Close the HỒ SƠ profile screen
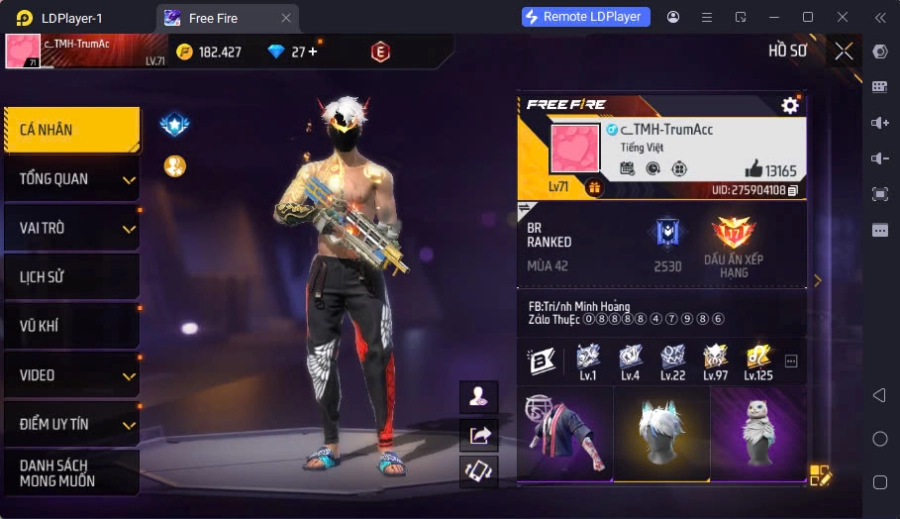 tap(844, 51)
